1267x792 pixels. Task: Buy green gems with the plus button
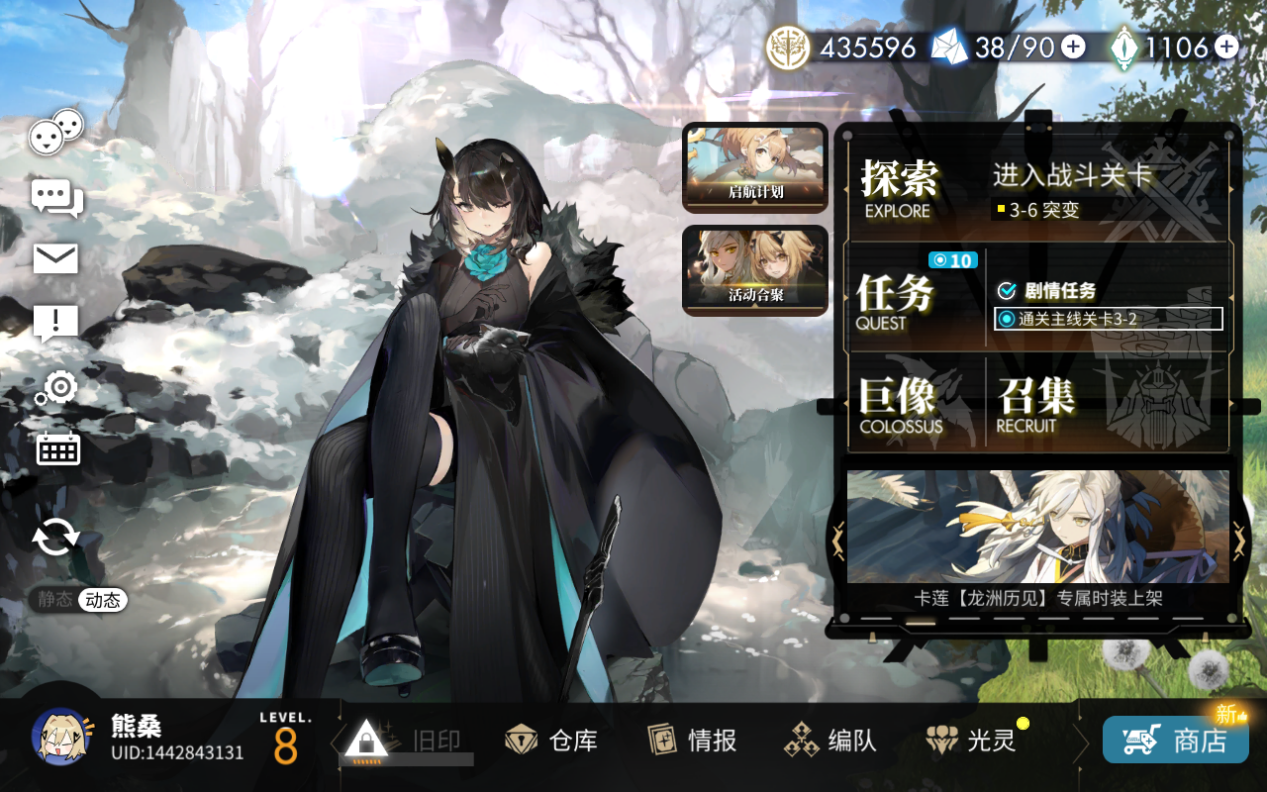click(x=1226, y=47)
